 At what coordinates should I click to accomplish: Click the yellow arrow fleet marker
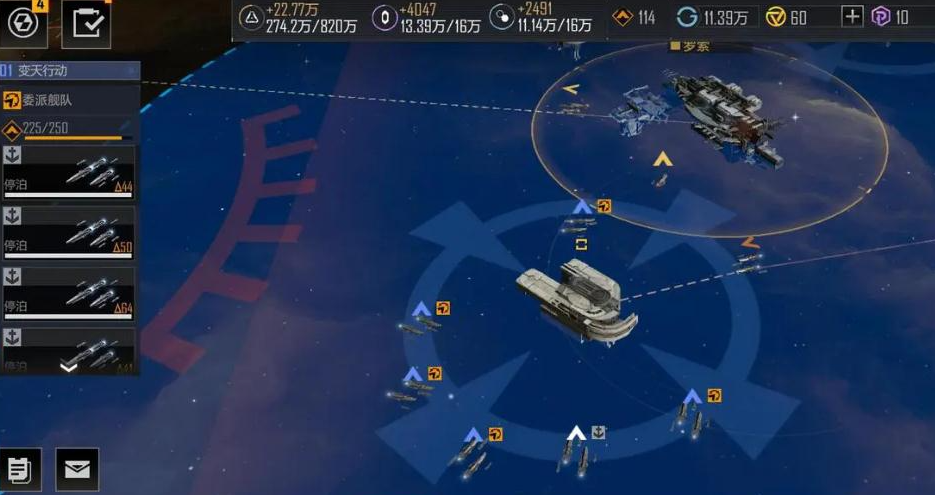[x=661, y=159]
